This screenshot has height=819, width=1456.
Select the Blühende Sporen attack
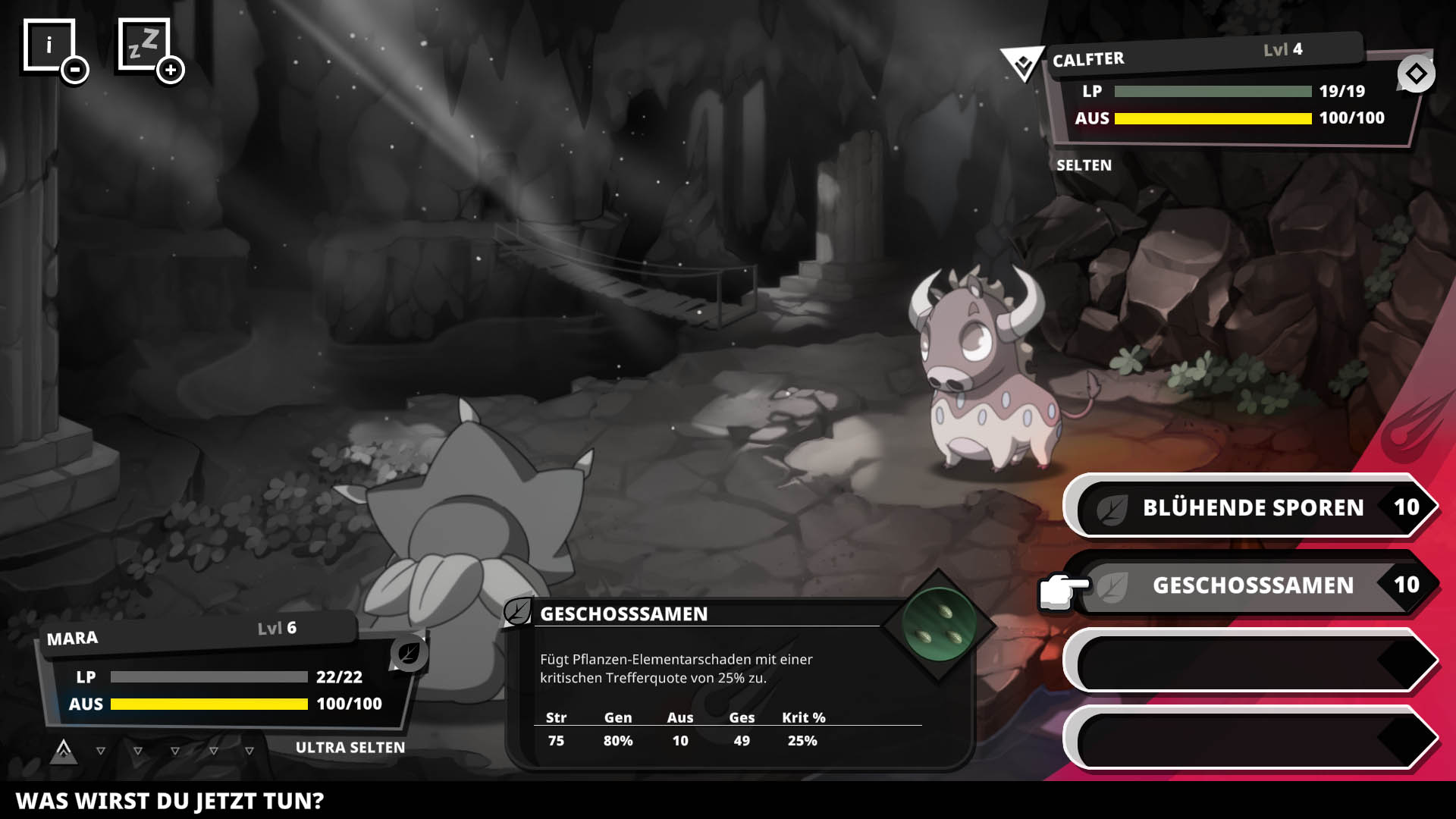point(1251,507)
